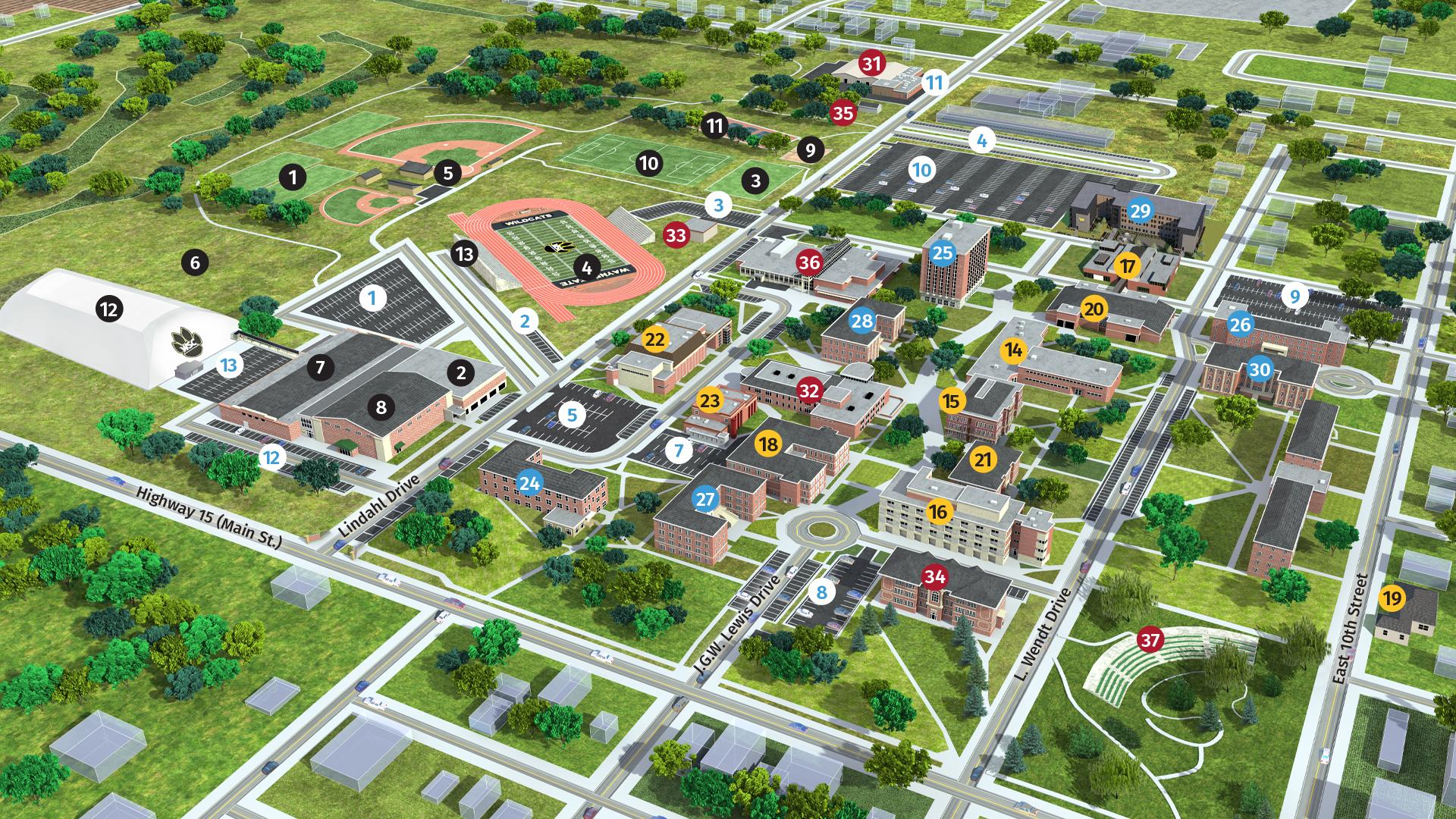Open red marker 34 location
Screen dimensions: 1456x819
pos(935,577)
